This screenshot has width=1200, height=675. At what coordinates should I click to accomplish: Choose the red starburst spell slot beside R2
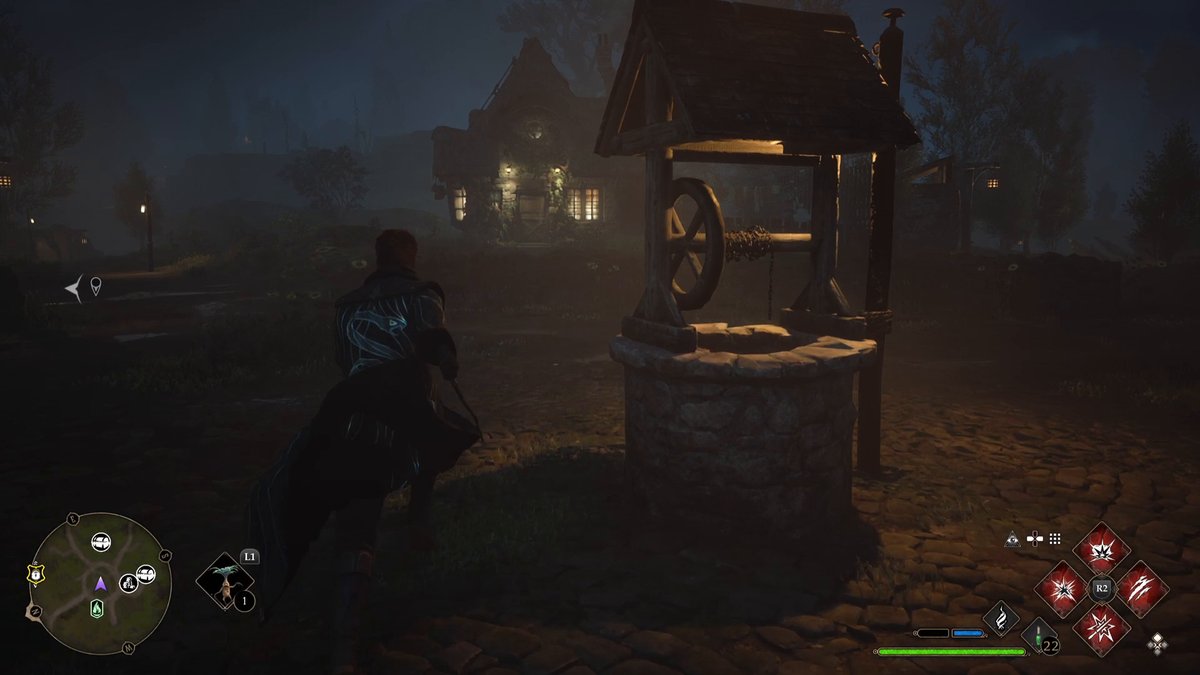click(1061, 588)
